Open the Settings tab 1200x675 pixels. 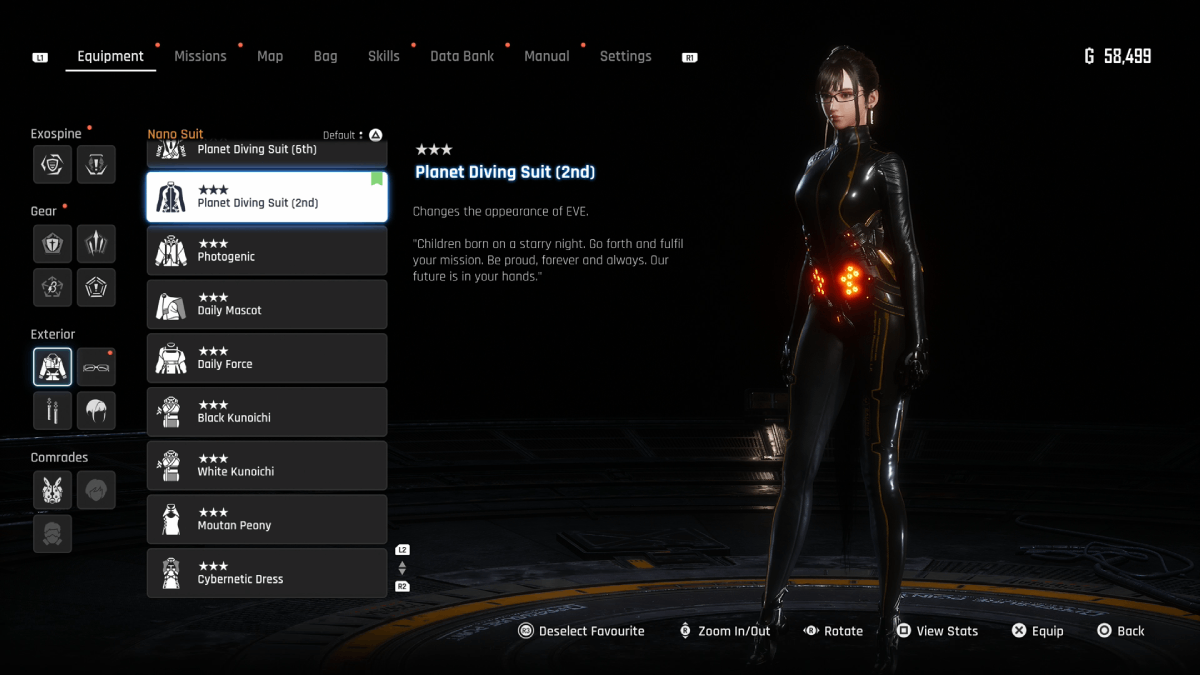click(625, 57)
